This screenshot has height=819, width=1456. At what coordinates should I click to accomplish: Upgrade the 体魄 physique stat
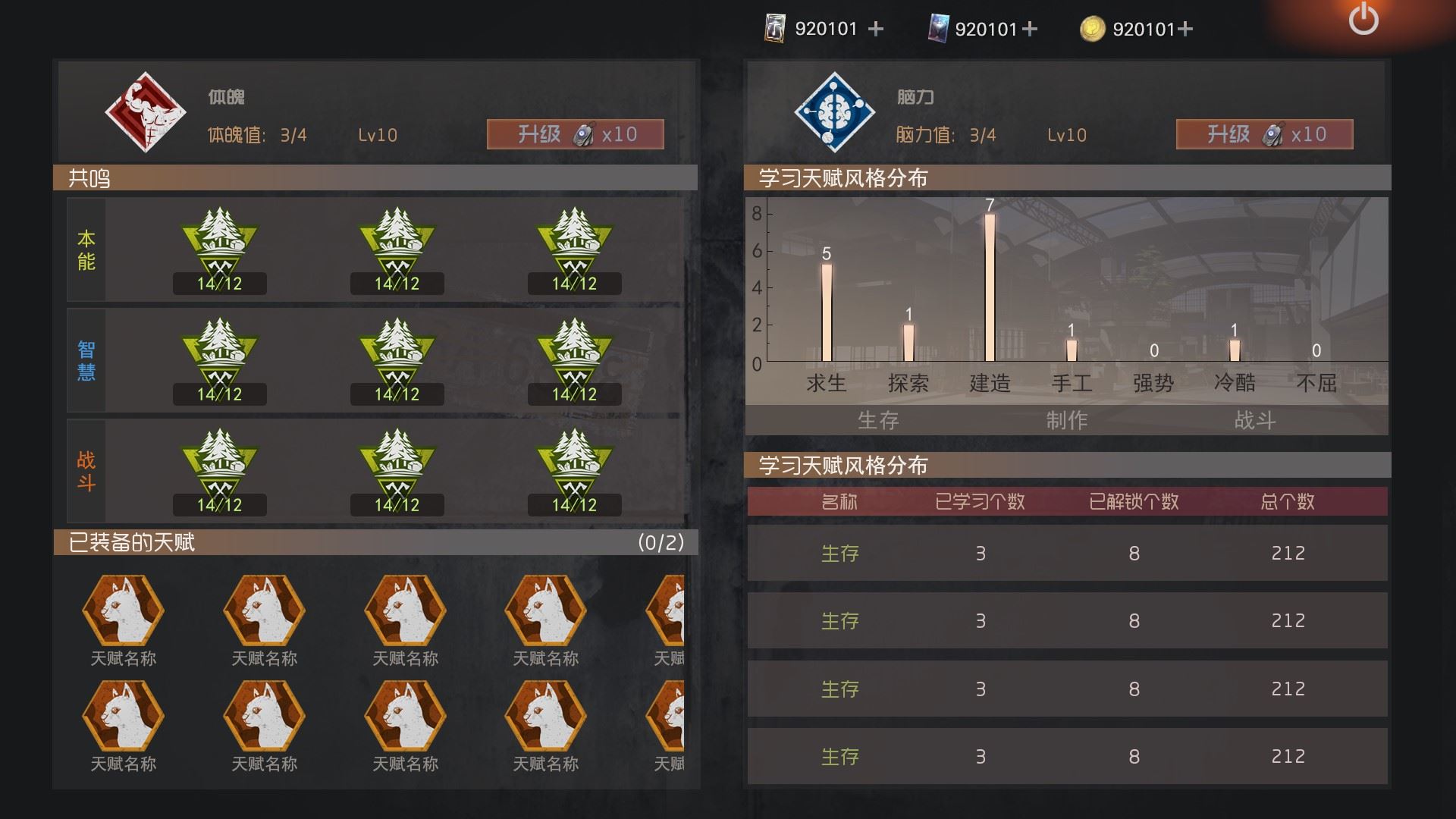click(575, 134)
